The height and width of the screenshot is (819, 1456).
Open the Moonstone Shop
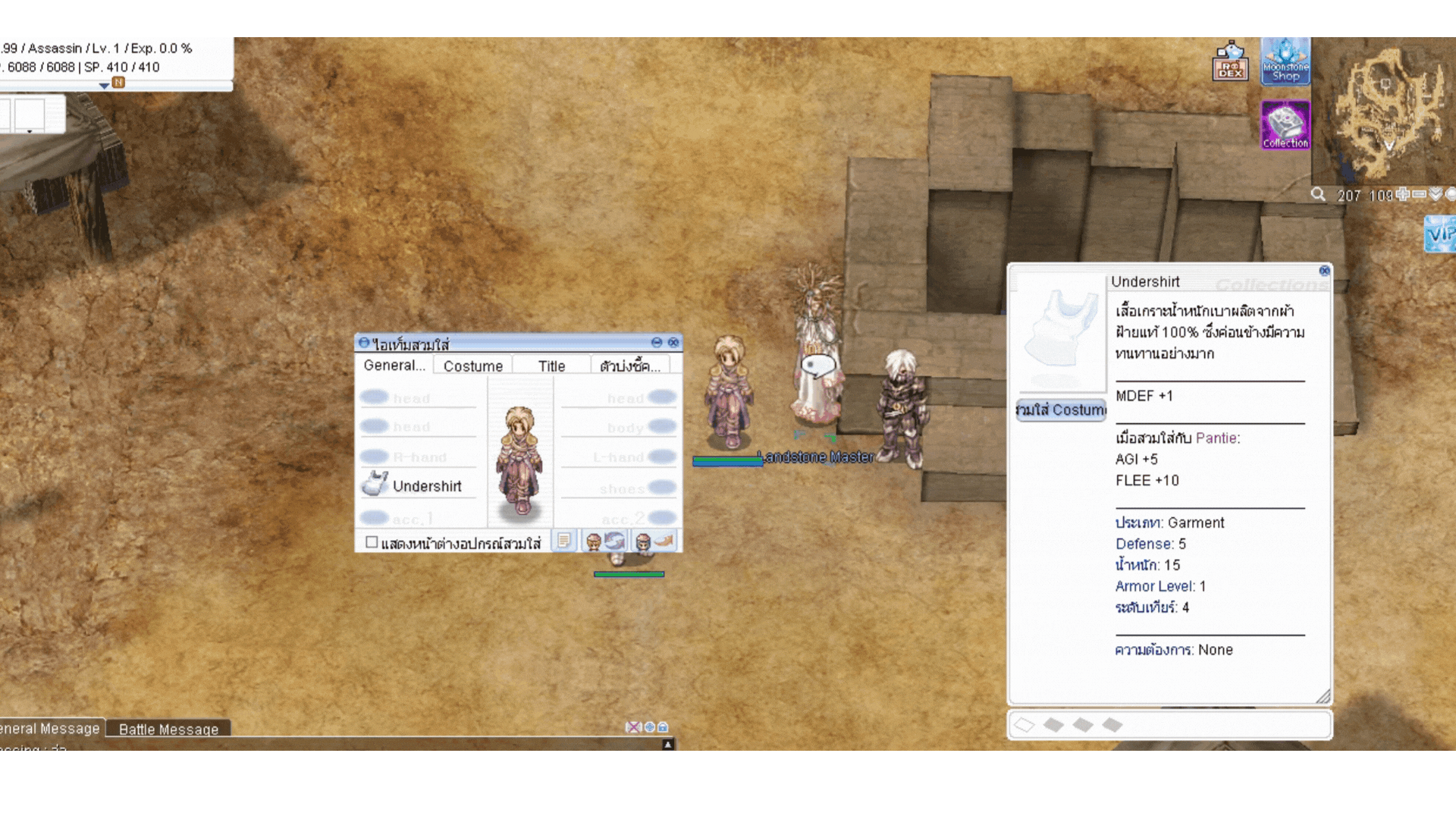coord(1285,62)
